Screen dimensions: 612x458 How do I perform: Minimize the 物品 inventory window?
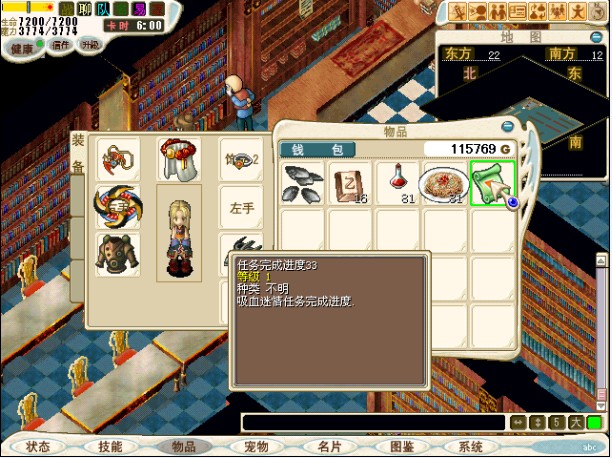tap(508, 127)
